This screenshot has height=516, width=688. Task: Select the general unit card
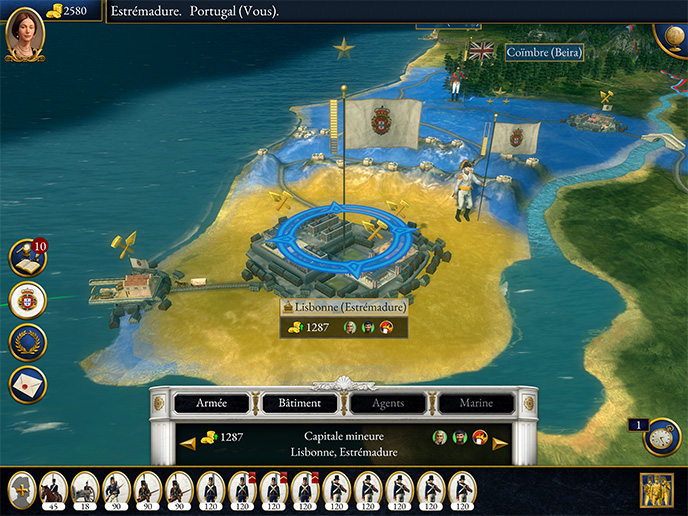point(22,489)
